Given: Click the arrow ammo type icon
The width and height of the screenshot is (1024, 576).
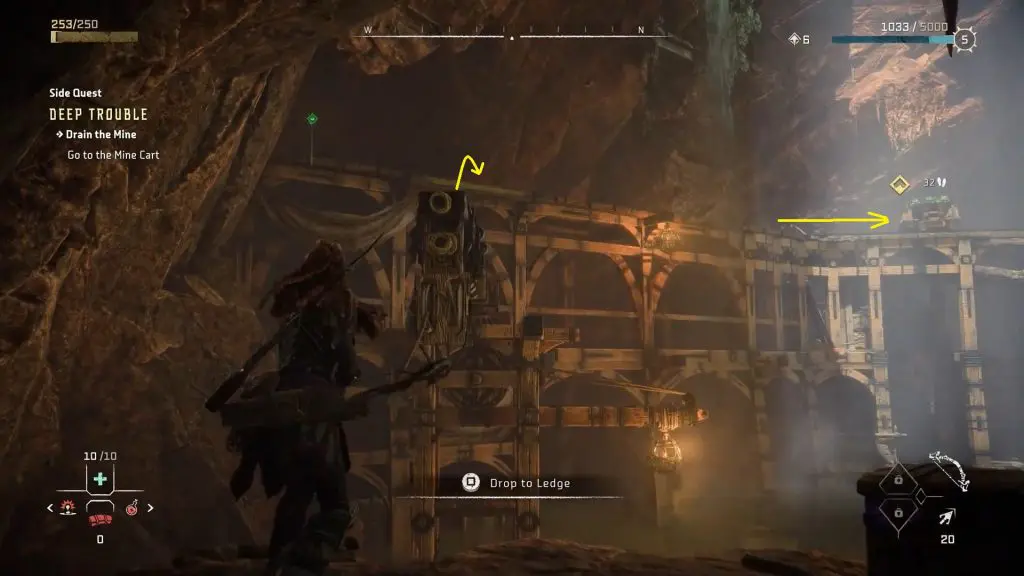Looking at the screenshot, I should point(946,517).
